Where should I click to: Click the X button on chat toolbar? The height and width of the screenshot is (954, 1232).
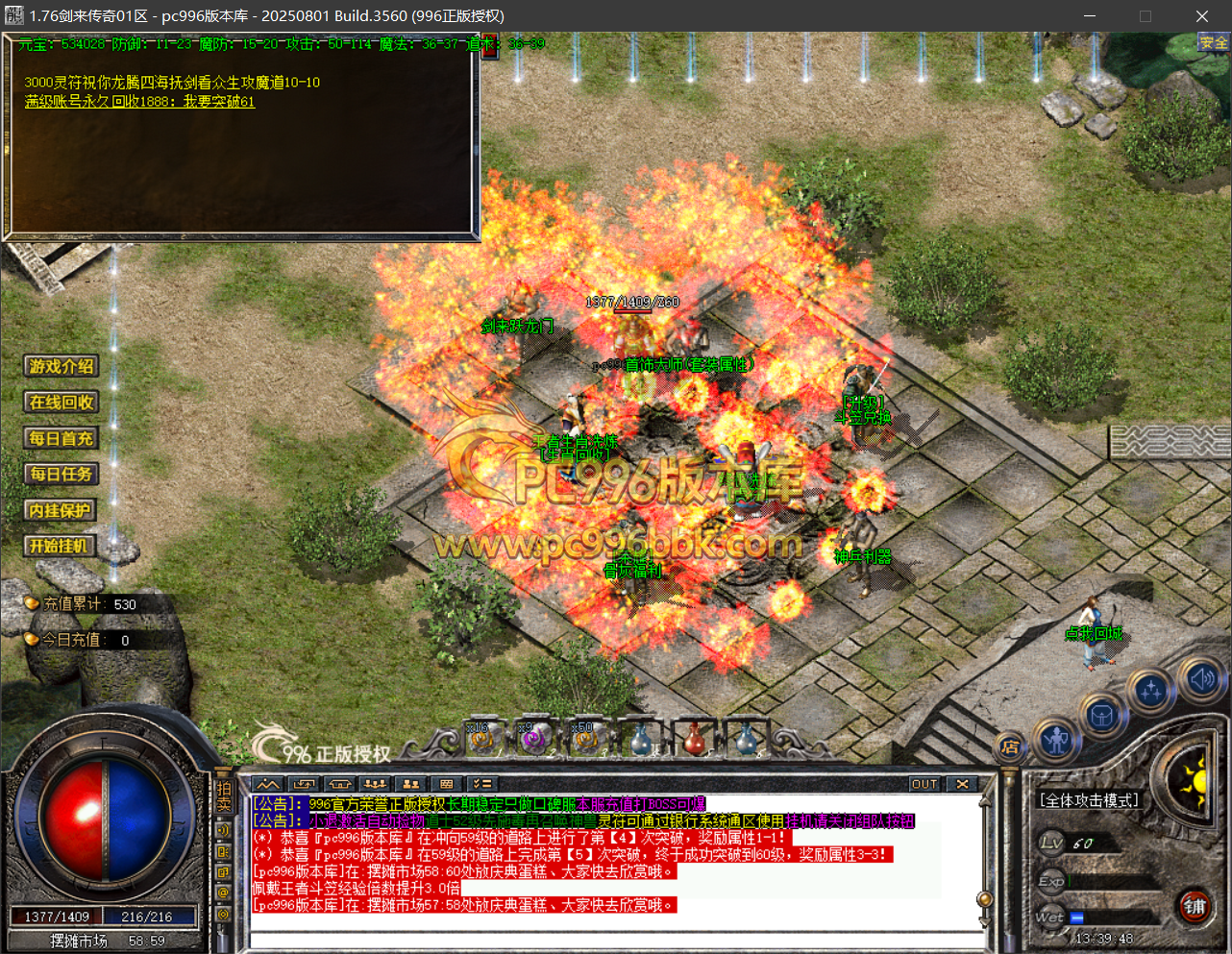pos(961,784)
